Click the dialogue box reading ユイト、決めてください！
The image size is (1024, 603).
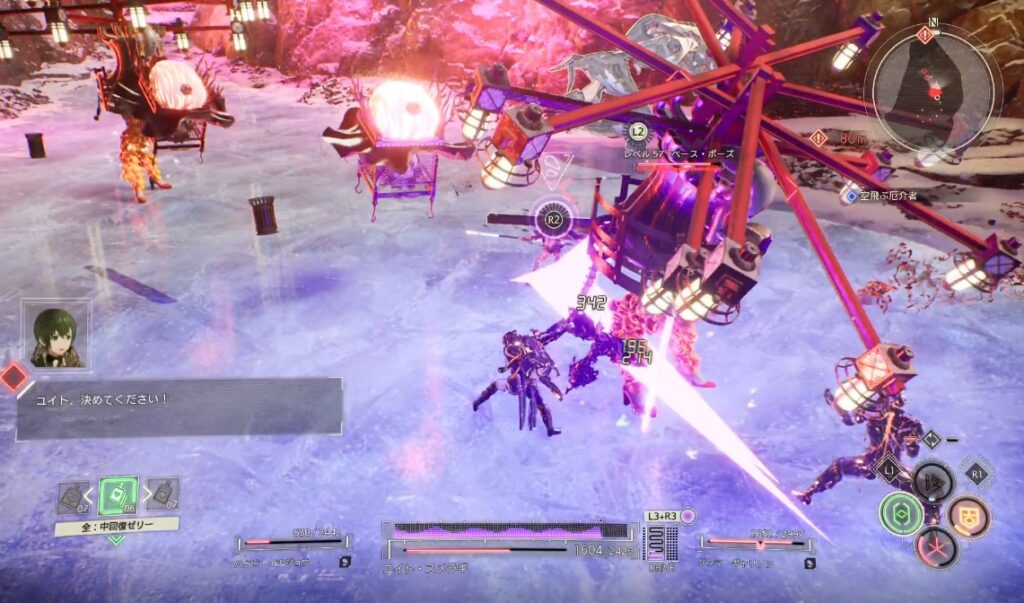180,407
